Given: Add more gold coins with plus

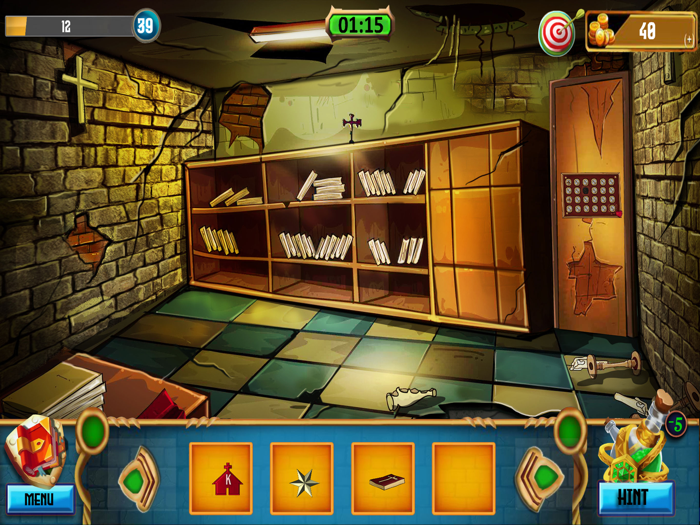Looking at the screenshot, I should pyautogui.click(x=688, y=39).
